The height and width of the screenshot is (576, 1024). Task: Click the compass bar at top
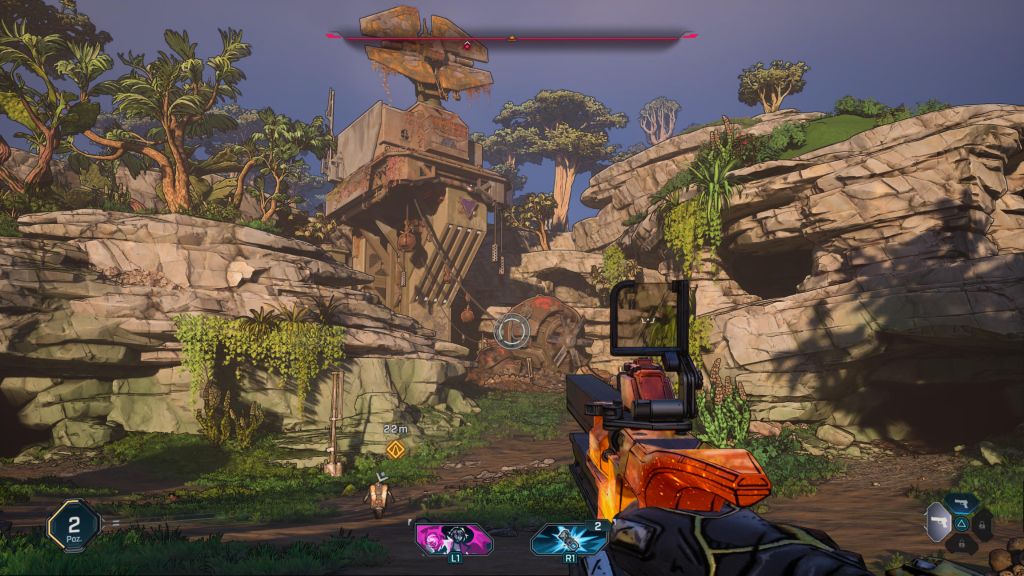pos(511,38)
